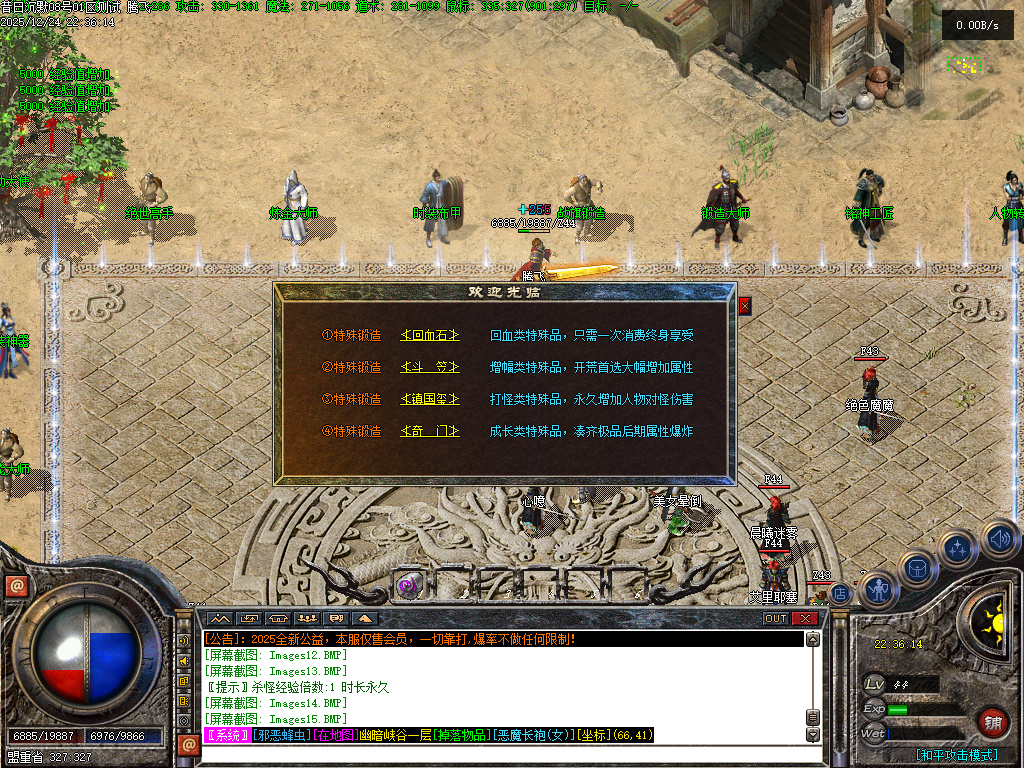Open the 店 shop button

840,593
